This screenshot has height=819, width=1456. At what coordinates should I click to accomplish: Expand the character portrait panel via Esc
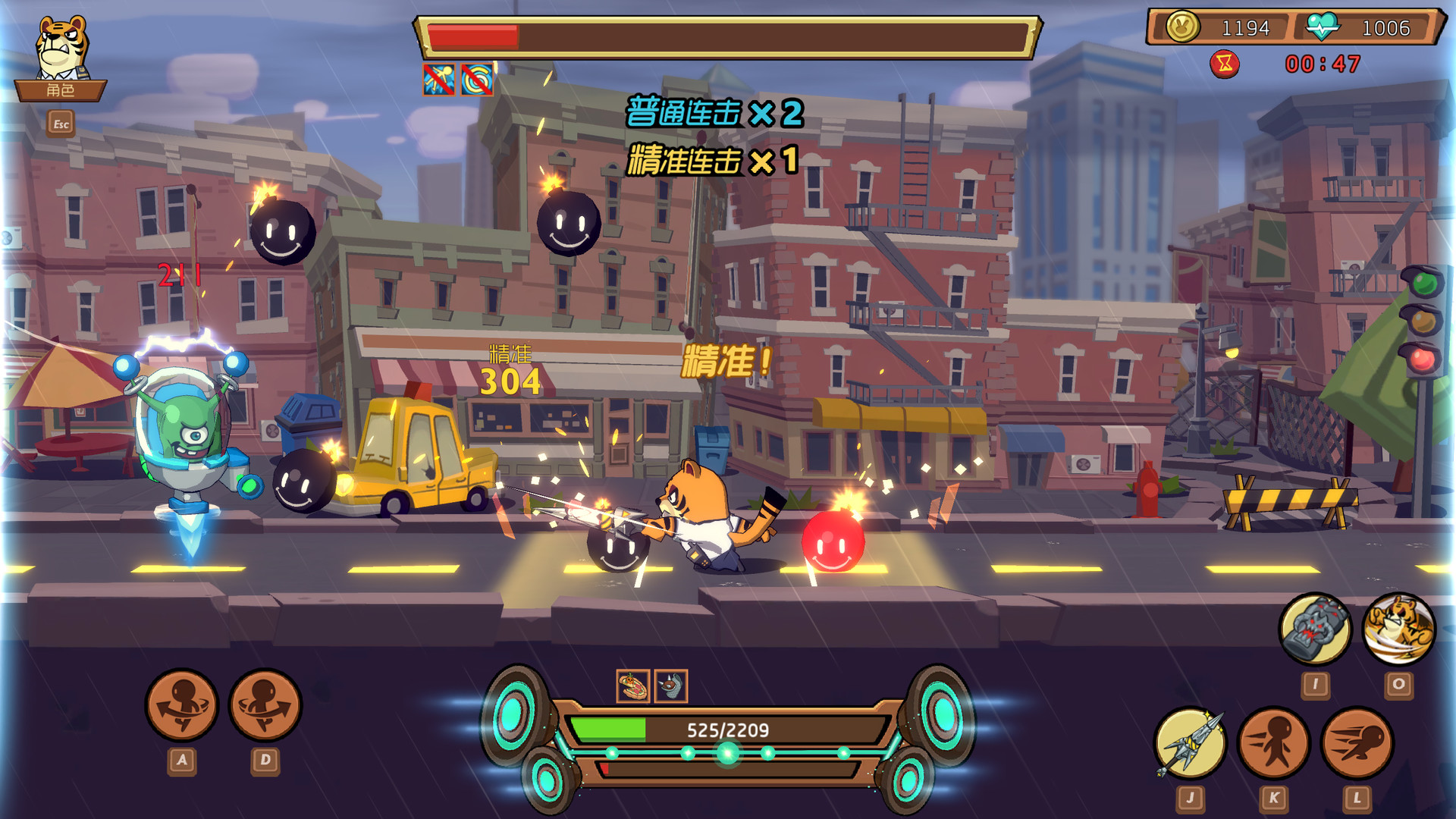[x=61, y=123]
